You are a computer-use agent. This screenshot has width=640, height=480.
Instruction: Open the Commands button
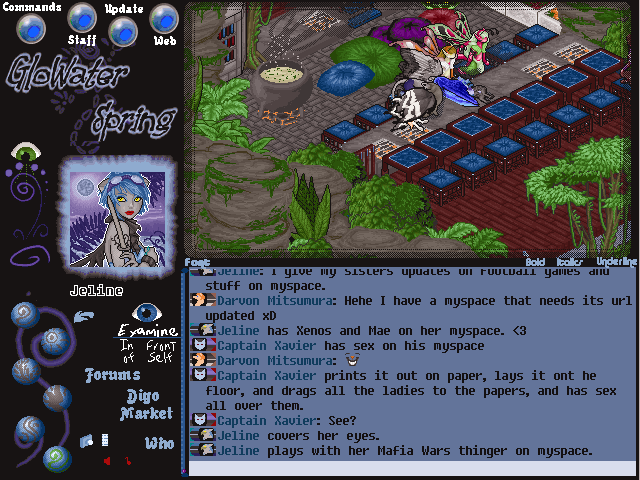[33, 27]
